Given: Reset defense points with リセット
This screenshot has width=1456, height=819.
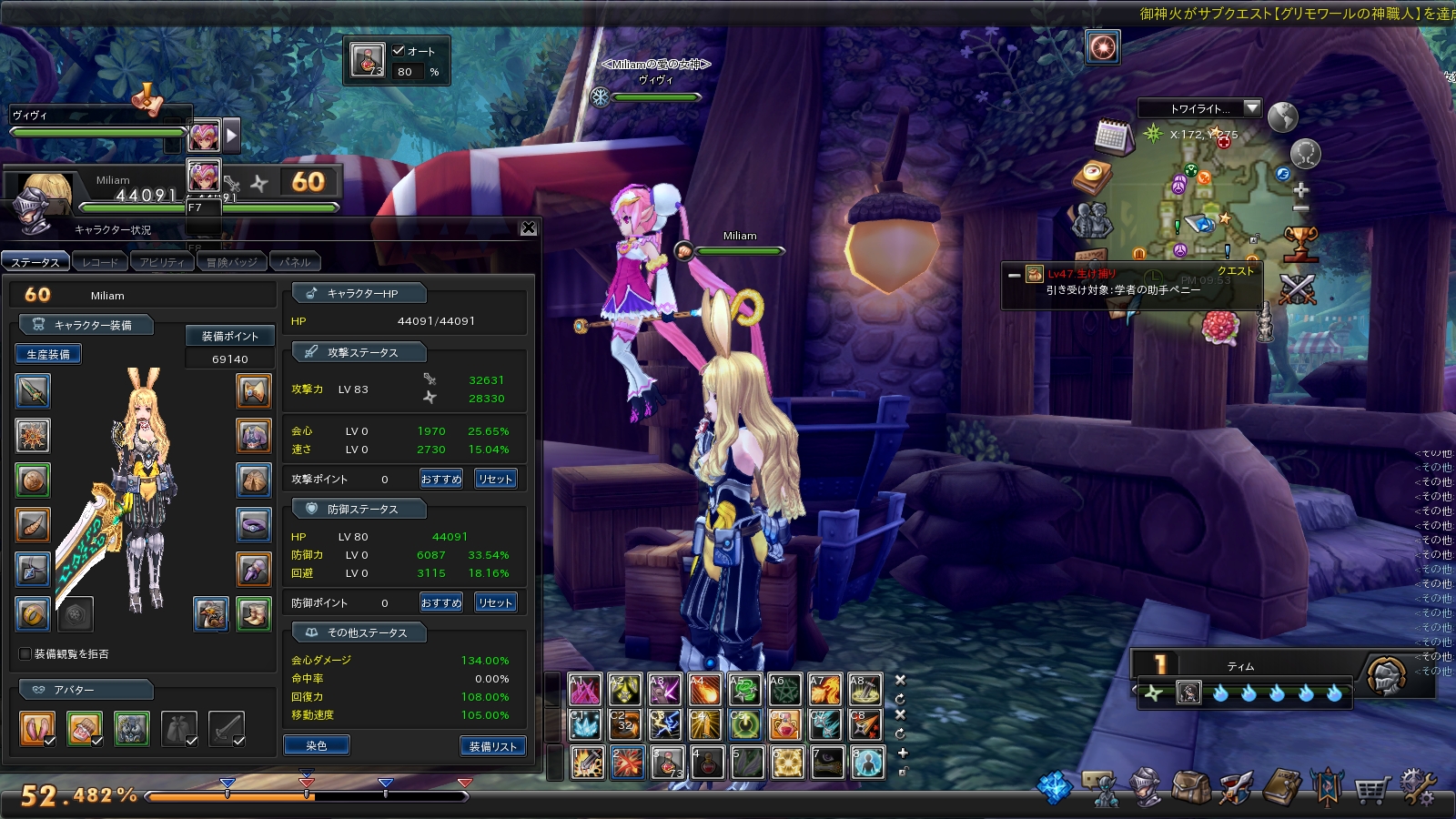Looking at the screenshot, I should [x=496, y=602].
